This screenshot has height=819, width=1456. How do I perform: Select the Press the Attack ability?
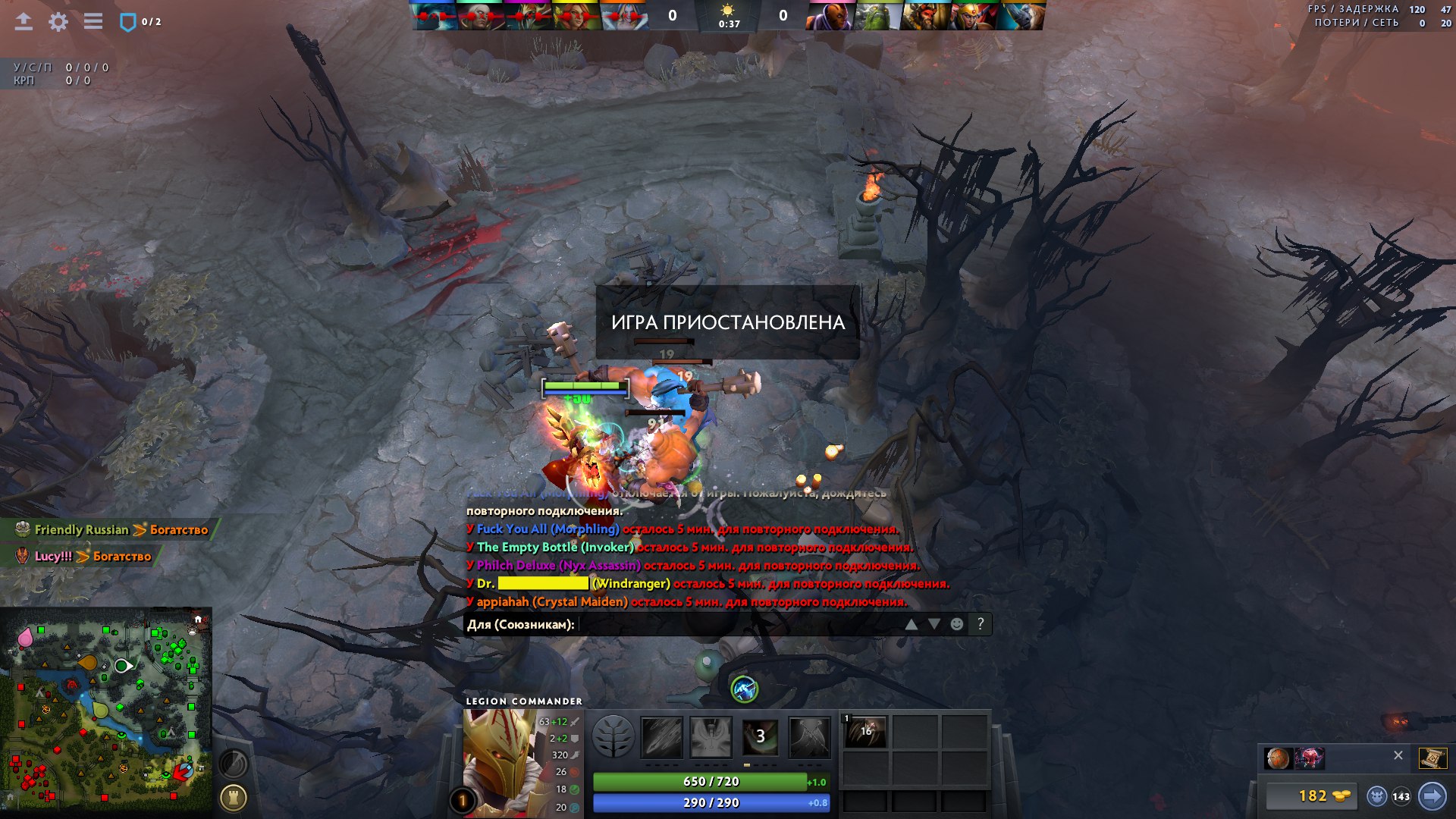[711, 737]
